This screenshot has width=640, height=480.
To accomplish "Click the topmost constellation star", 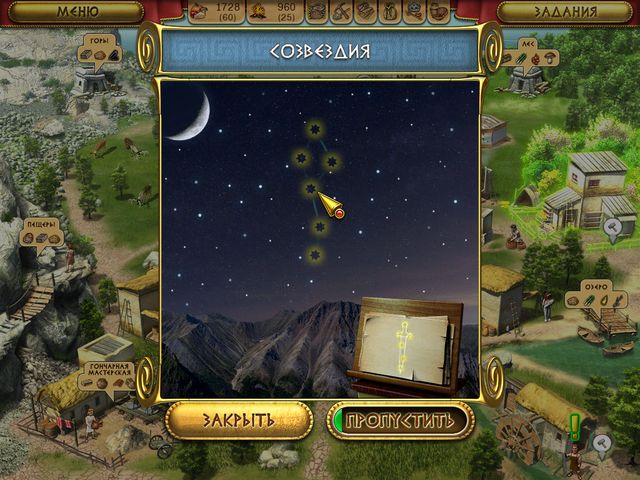I will (314, 130).
